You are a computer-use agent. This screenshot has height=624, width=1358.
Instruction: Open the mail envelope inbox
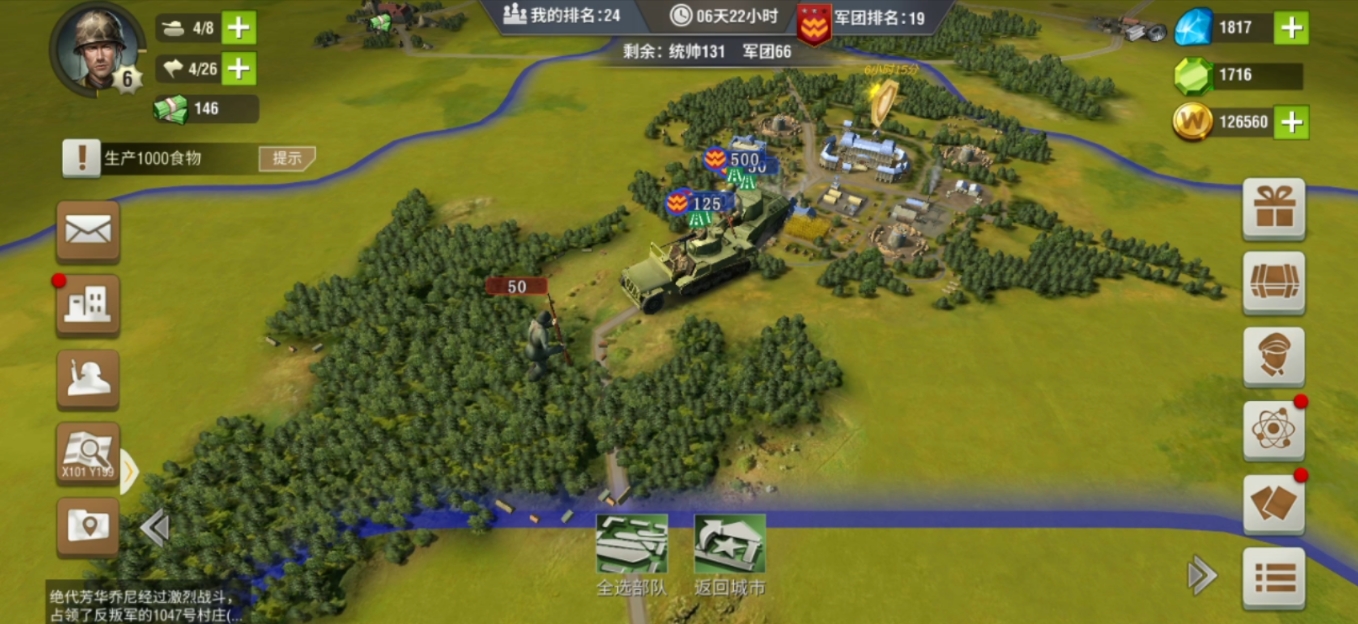[88, 231]
